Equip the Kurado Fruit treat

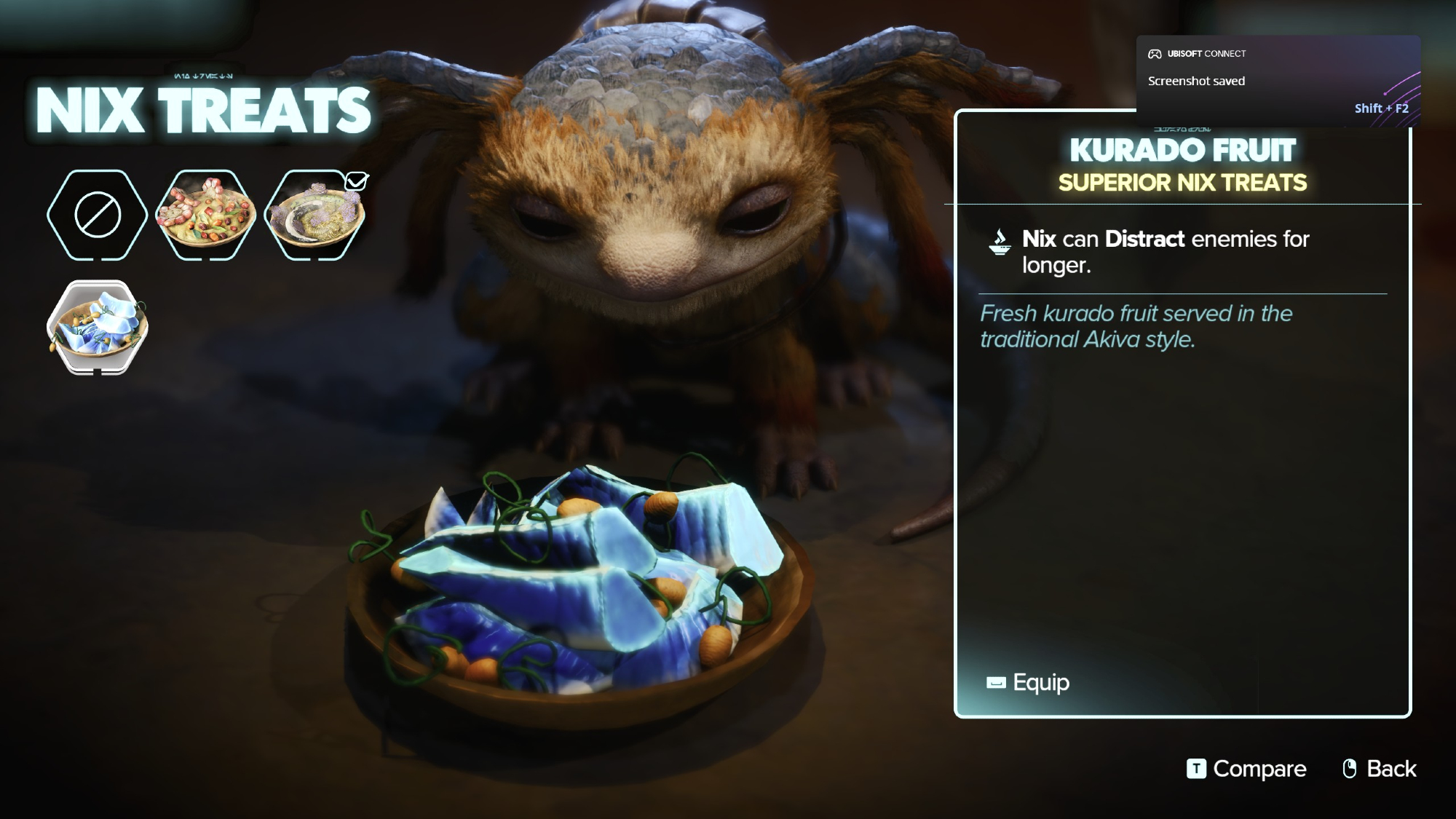1028,682
